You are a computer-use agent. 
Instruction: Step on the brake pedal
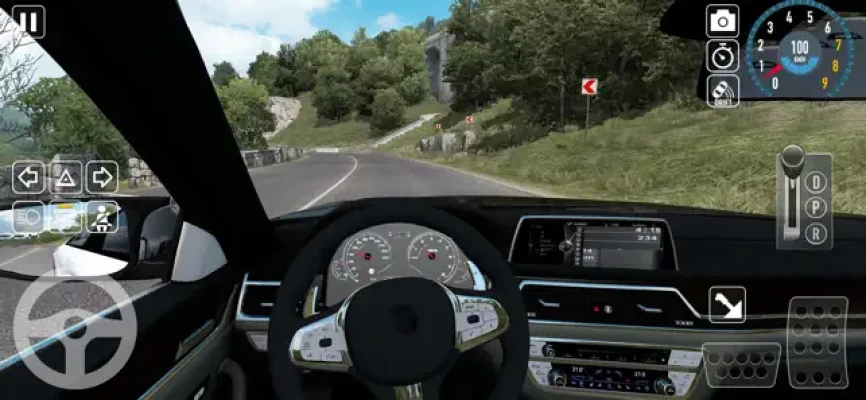742,364
